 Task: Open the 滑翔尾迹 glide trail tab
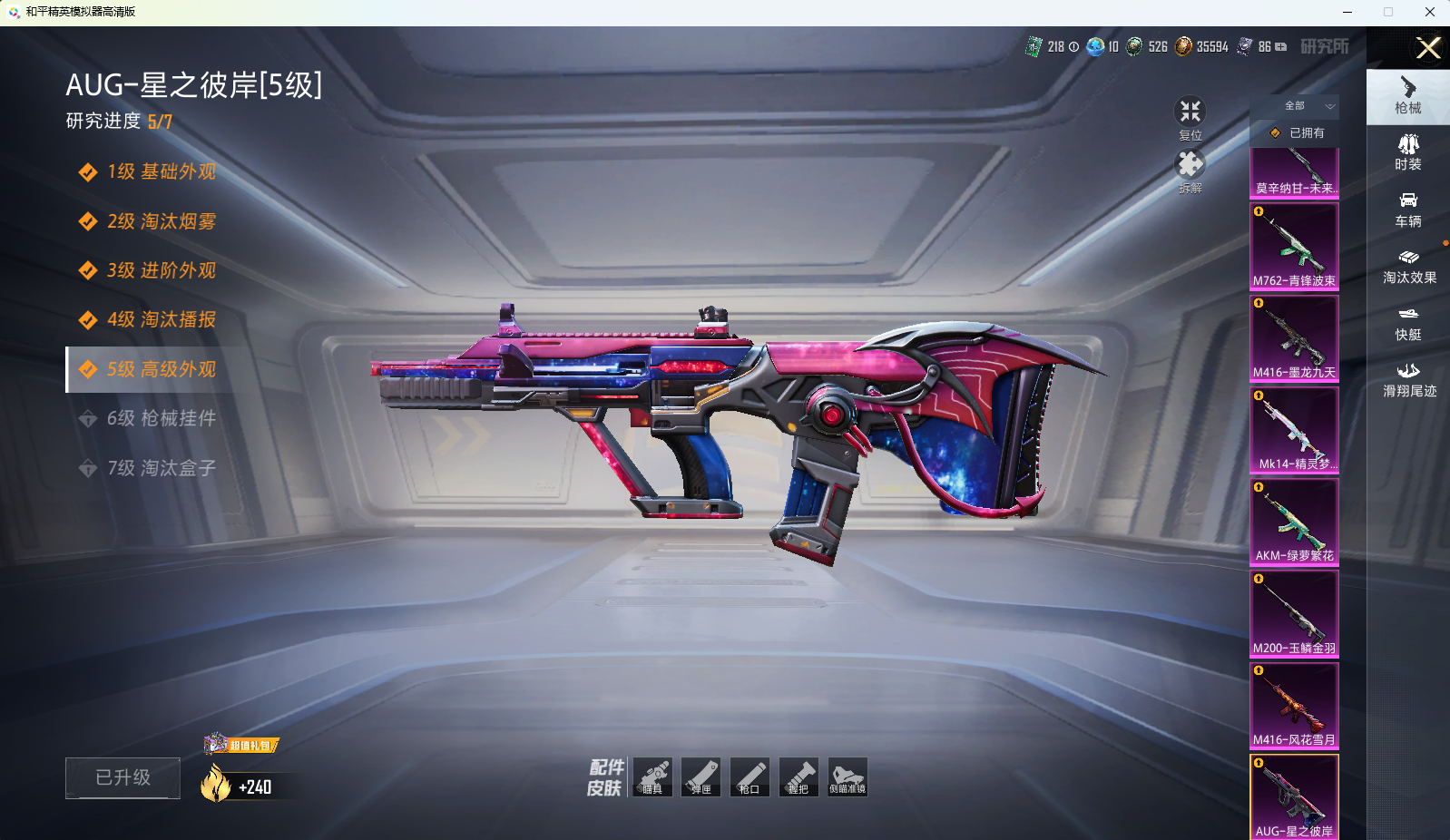point(1408,380)
